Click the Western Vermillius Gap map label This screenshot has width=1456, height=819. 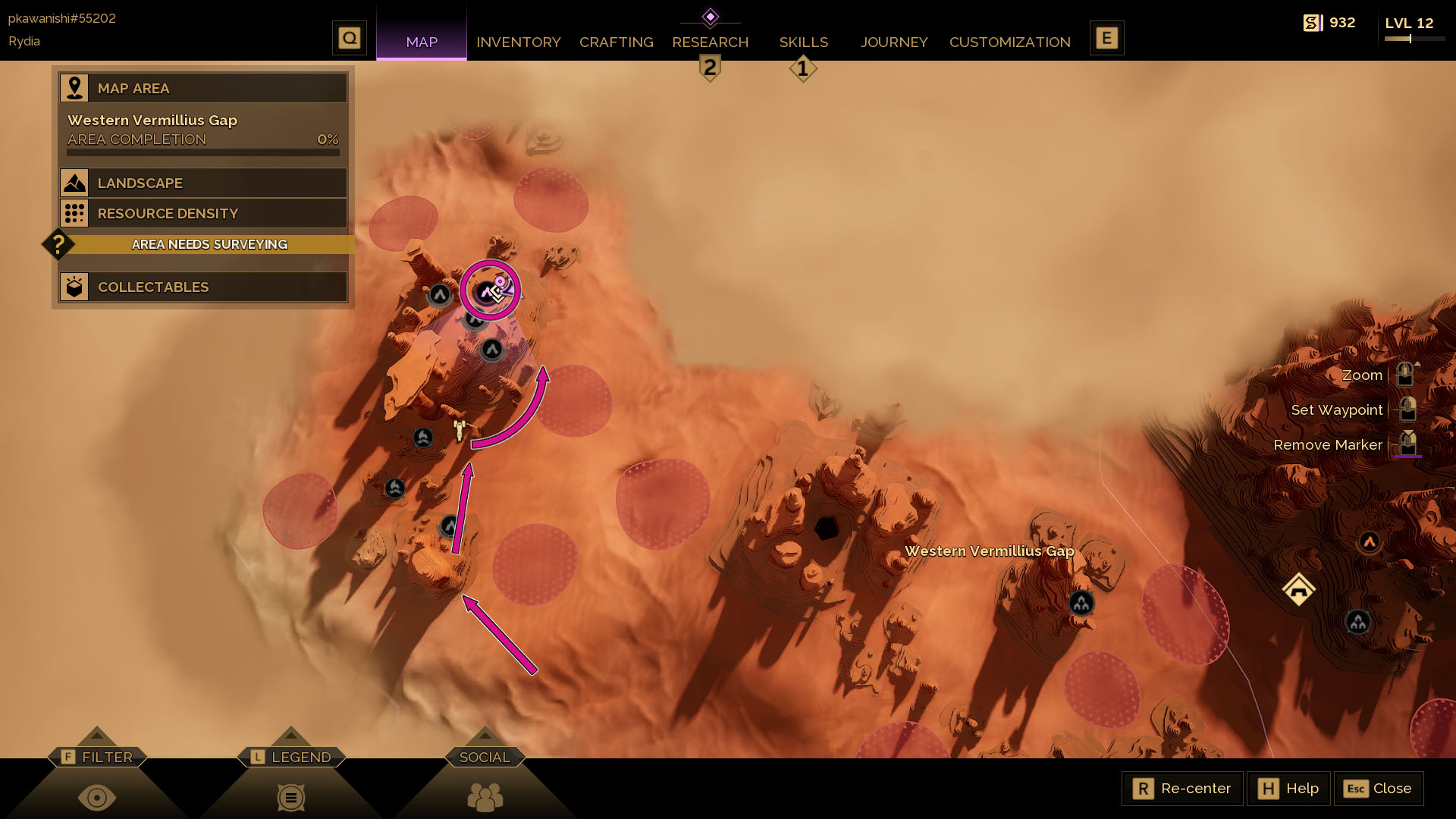(x=990, y=551)
